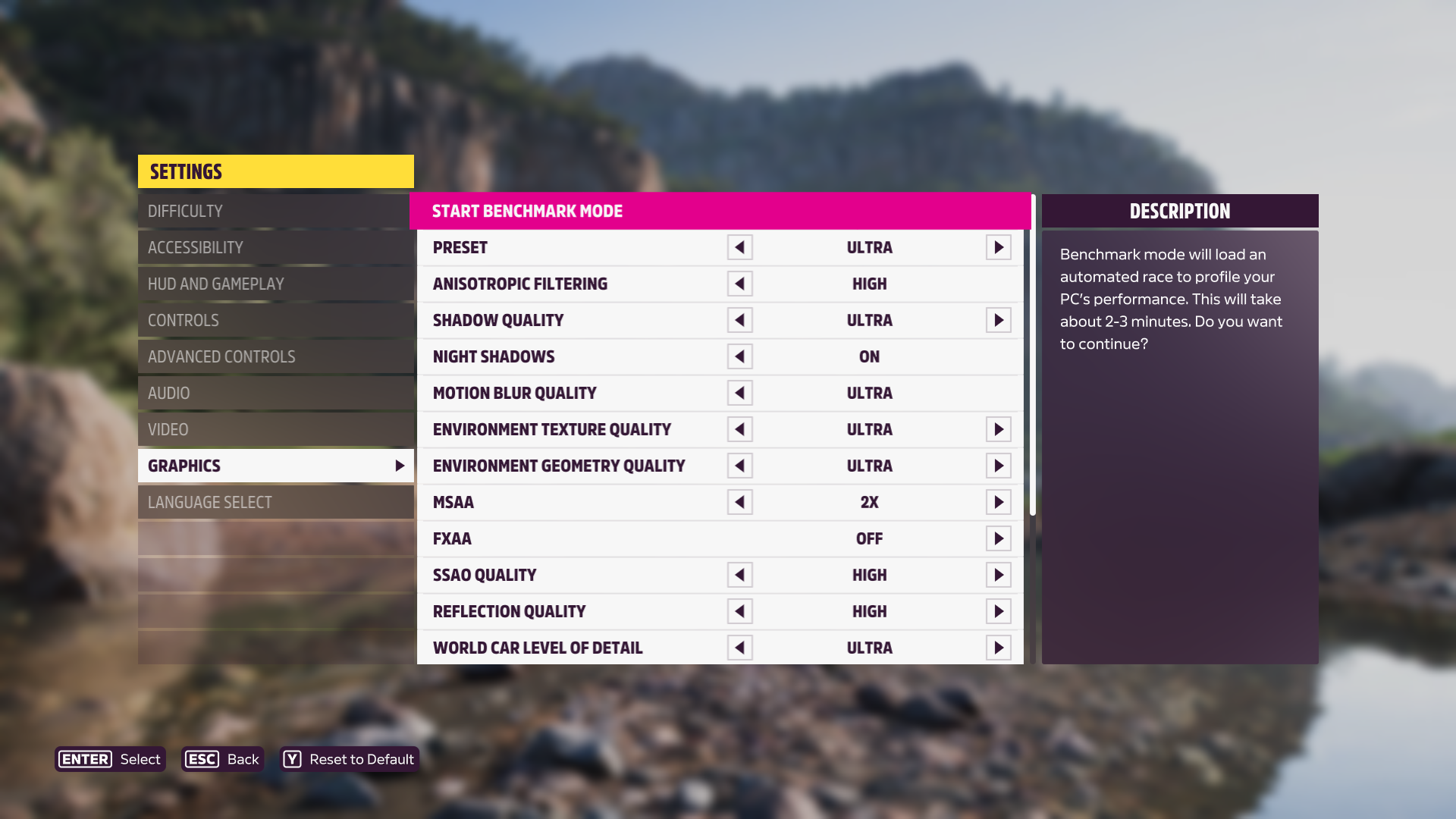
Task: Switch to the Video section
Action: click(x=275, y=429)
